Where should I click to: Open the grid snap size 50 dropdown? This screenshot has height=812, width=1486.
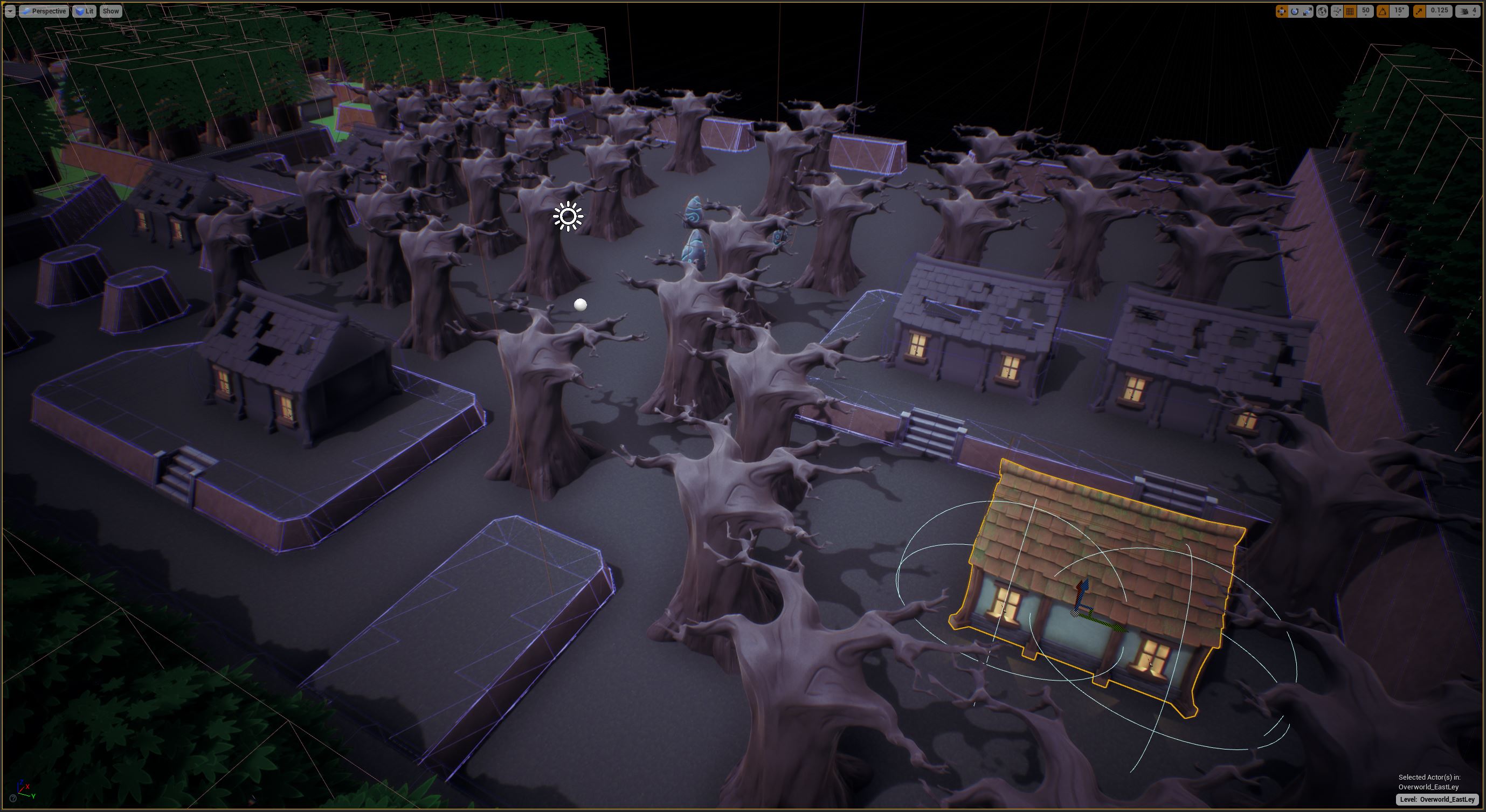coord(1365,11)
